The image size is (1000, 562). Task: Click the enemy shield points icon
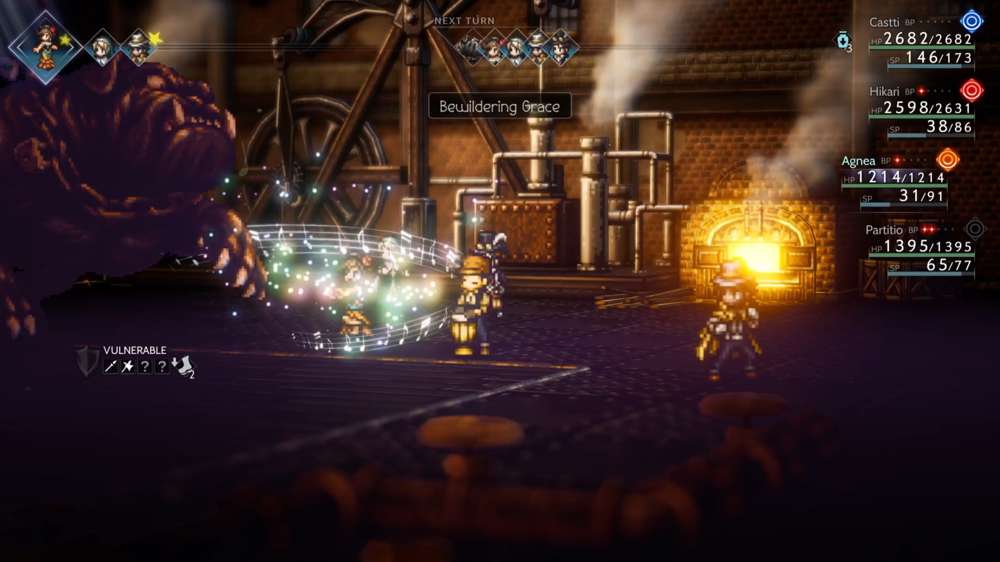[88, 361]
